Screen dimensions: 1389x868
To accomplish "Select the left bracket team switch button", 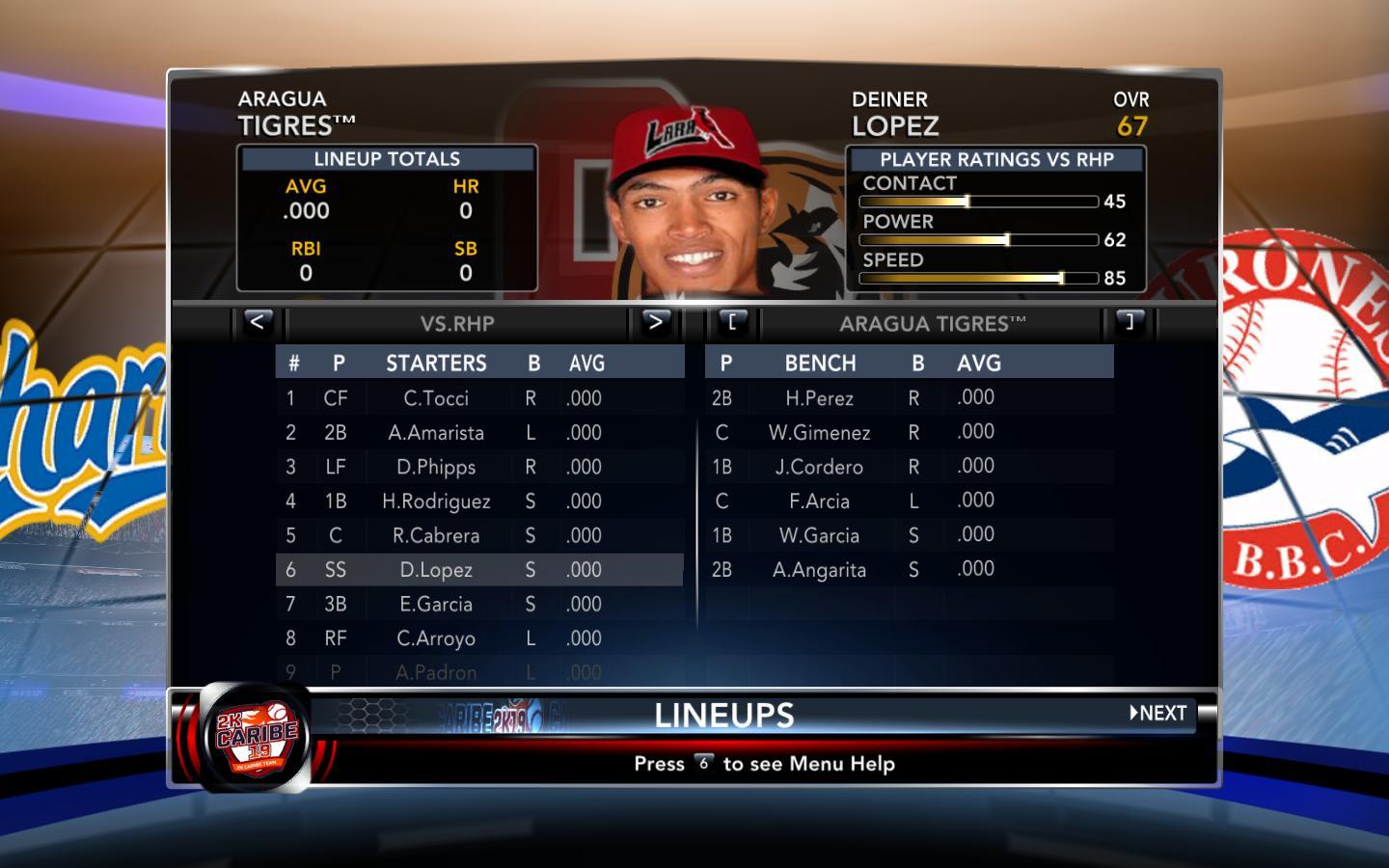I will tap(732, 322).
